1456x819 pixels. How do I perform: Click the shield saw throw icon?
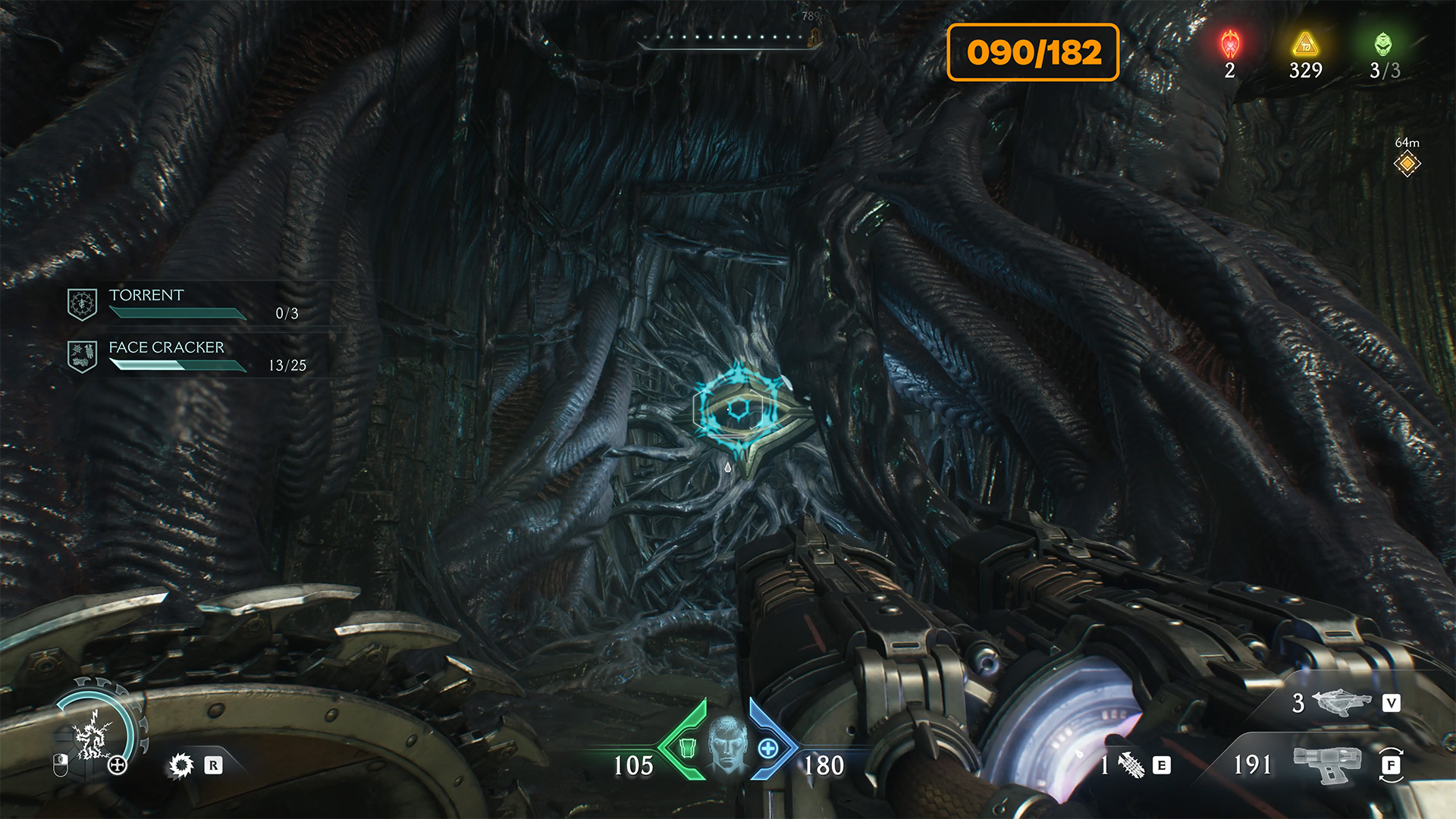point(181,765)
